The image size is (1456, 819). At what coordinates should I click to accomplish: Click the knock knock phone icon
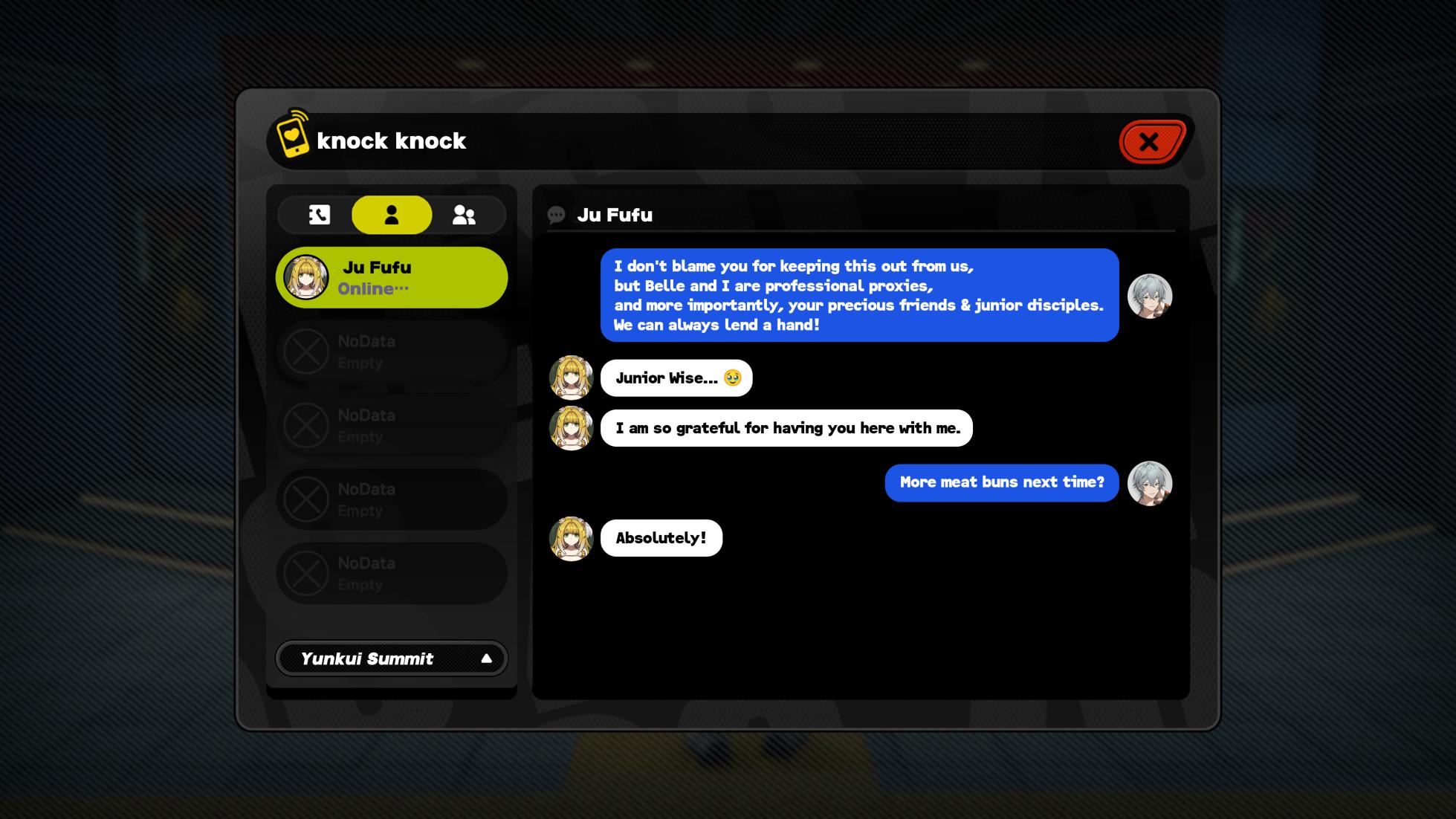(x=292, y=135)
